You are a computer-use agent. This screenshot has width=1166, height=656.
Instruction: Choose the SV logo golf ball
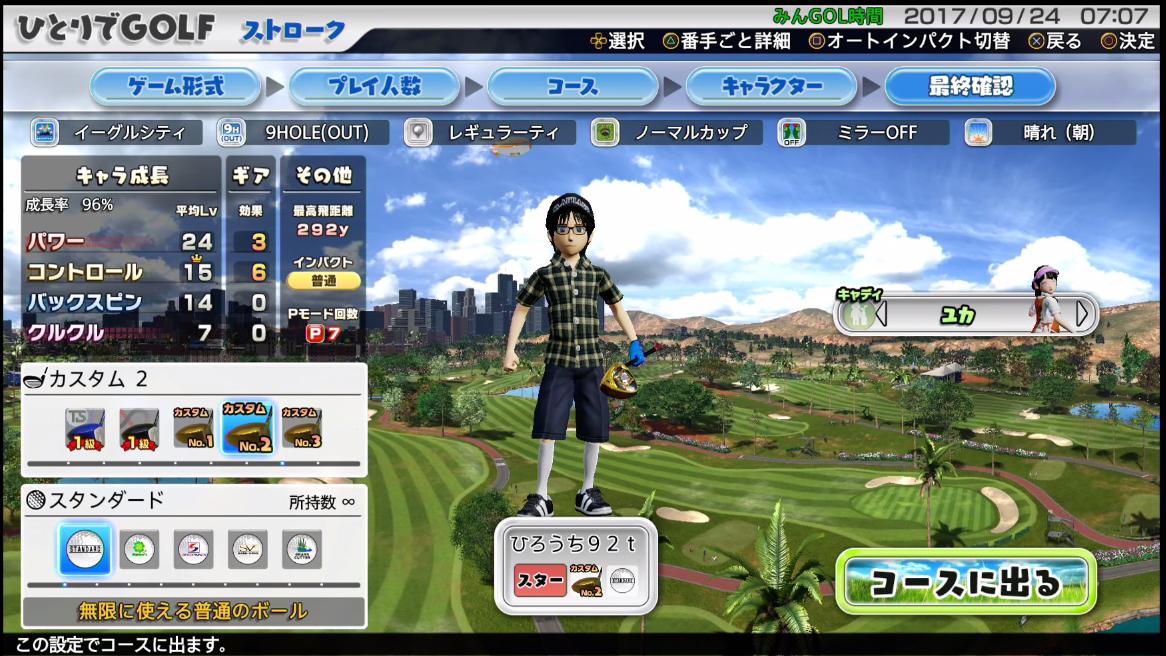pos(247,549)
